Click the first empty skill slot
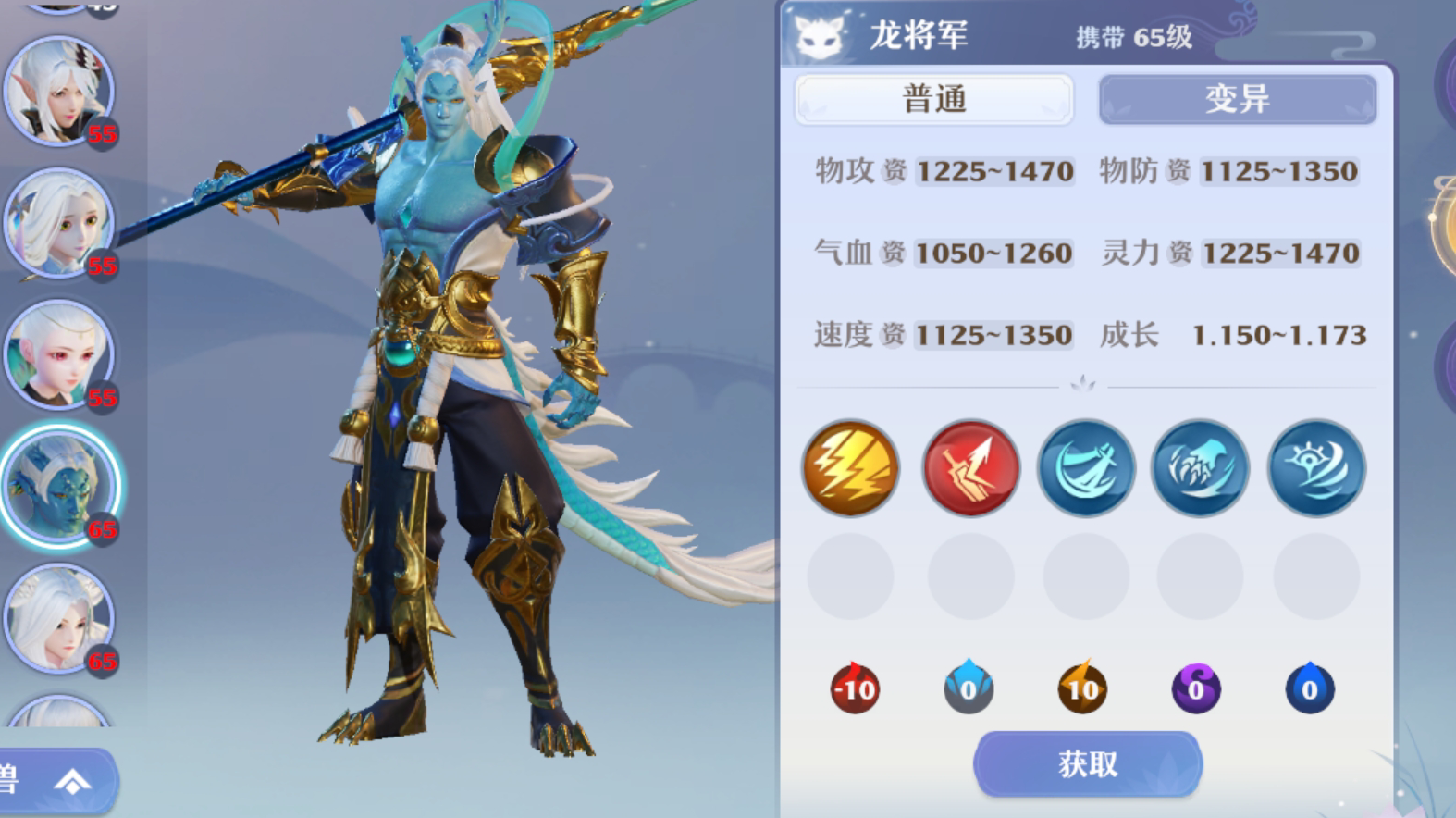 point(849,576)
